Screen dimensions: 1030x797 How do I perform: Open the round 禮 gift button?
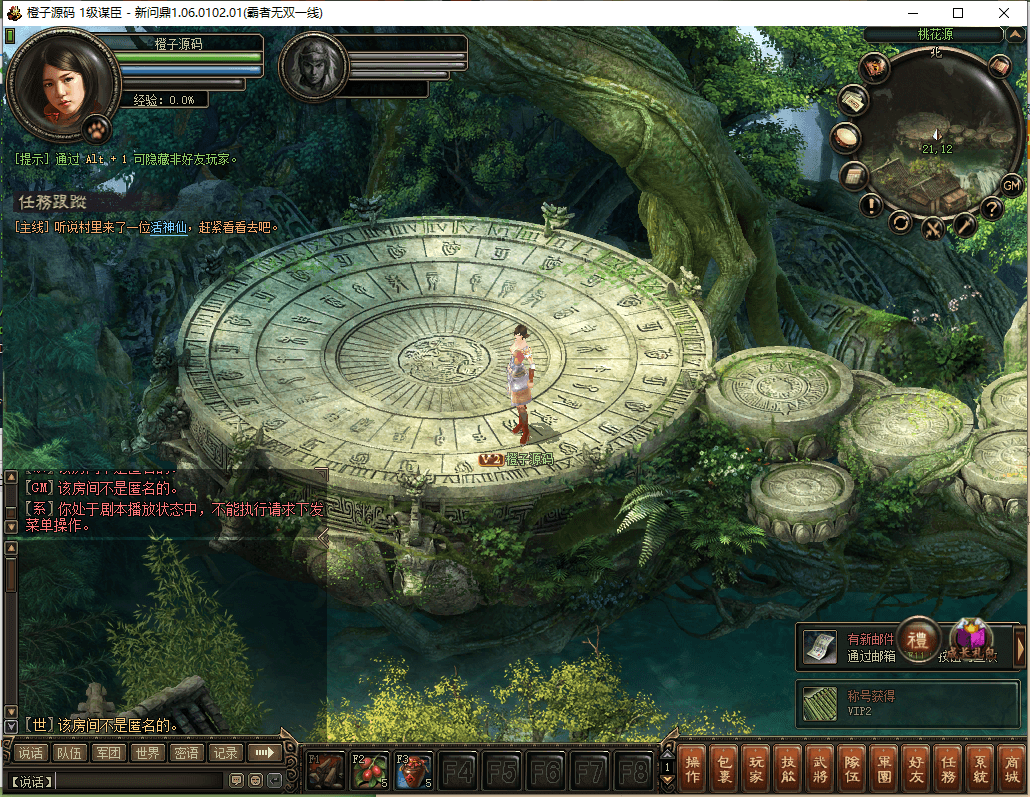pos(917,639)
